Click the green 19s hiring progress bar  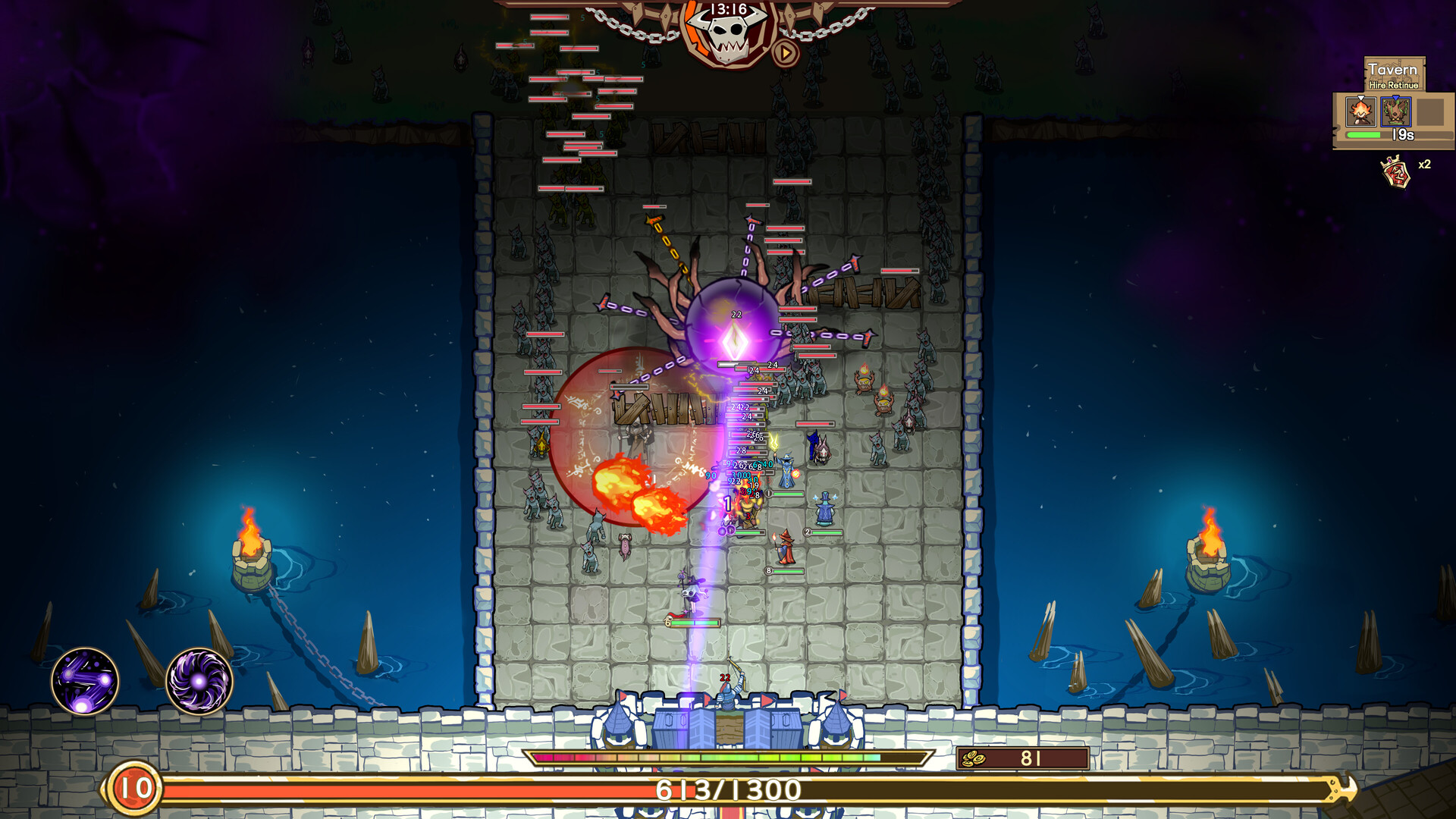[x=1365, y=134]
